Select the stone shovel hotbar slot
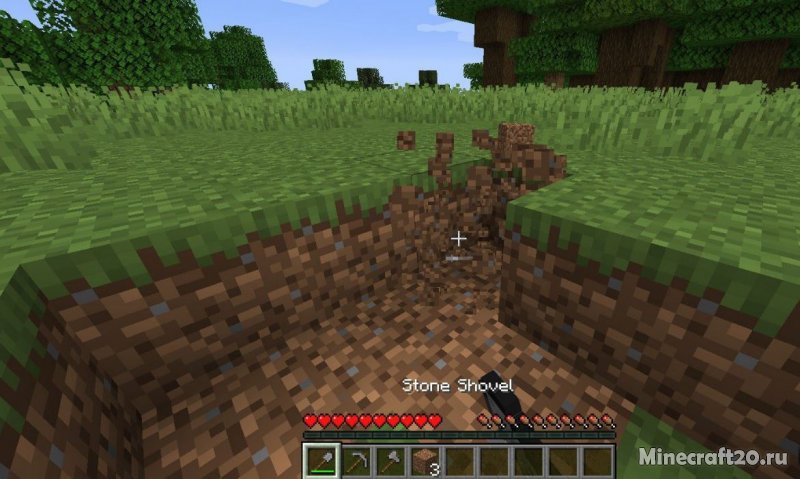The image size is (800, 479). tap(321, 461)
